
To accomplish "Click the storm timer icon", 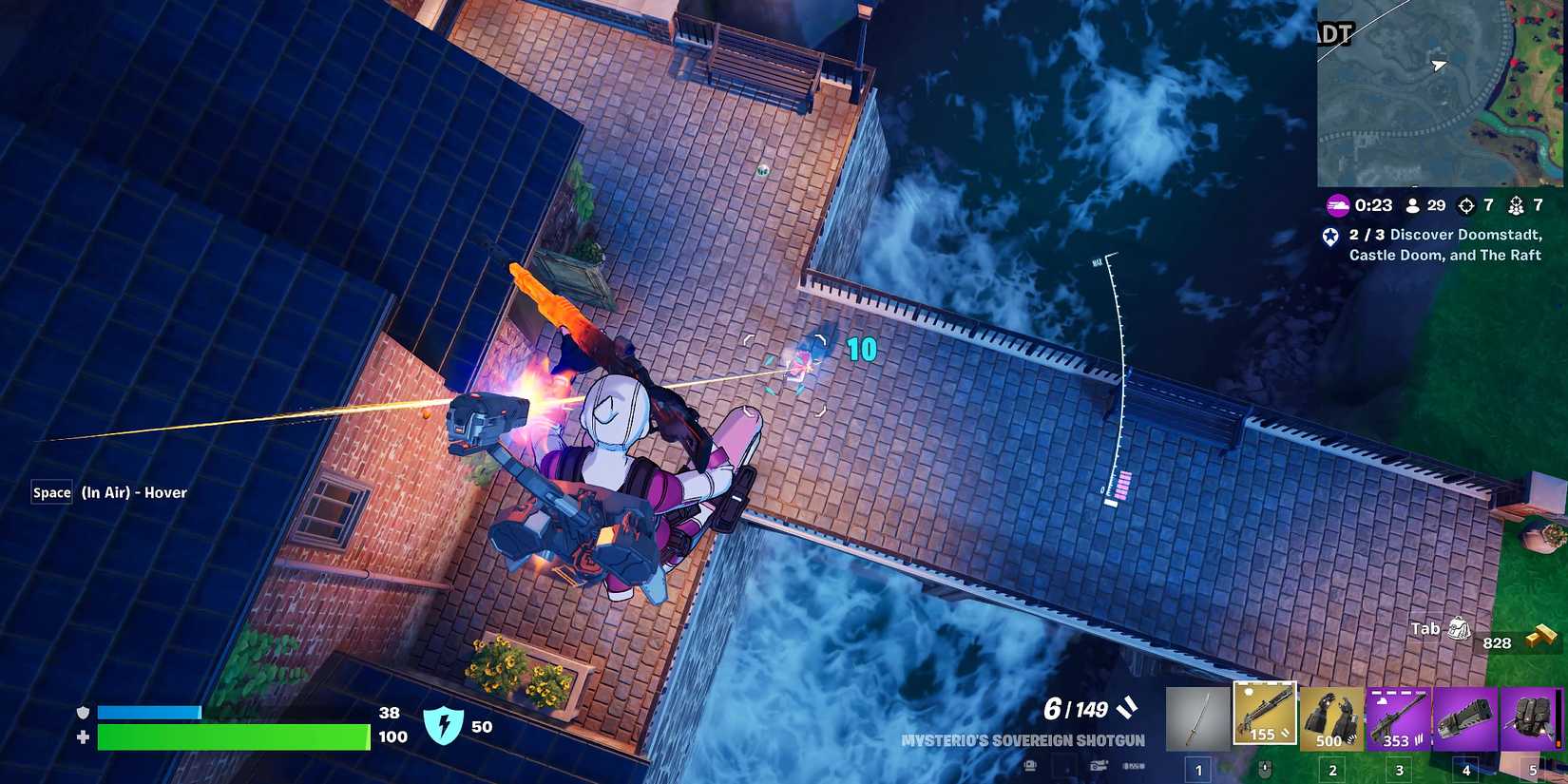I will (x=1338, y=205).
